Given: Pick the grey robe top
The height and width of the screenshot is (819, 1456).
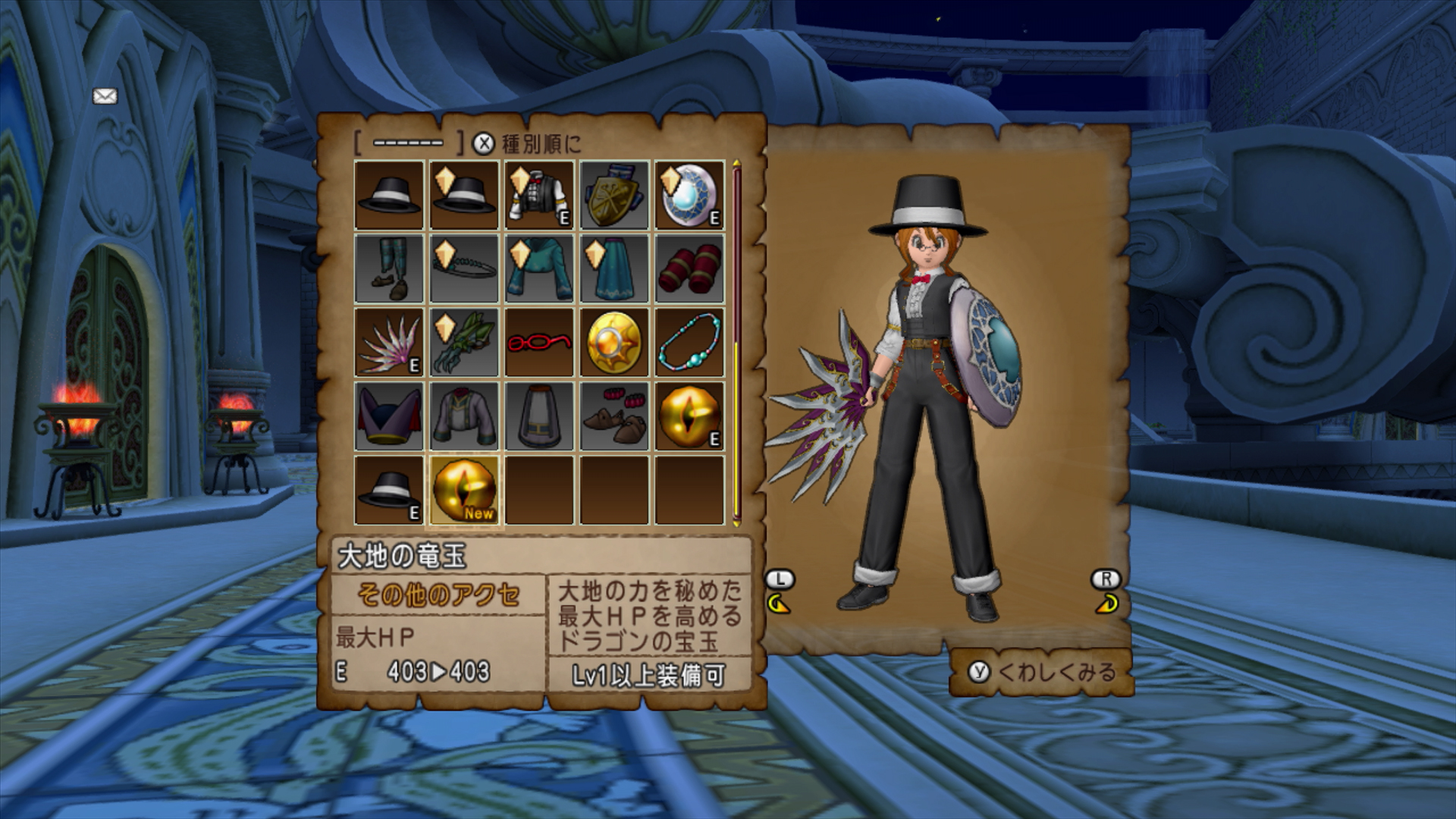Looking at the screenshot, I should pyautogui.click(x=463, y=416).
